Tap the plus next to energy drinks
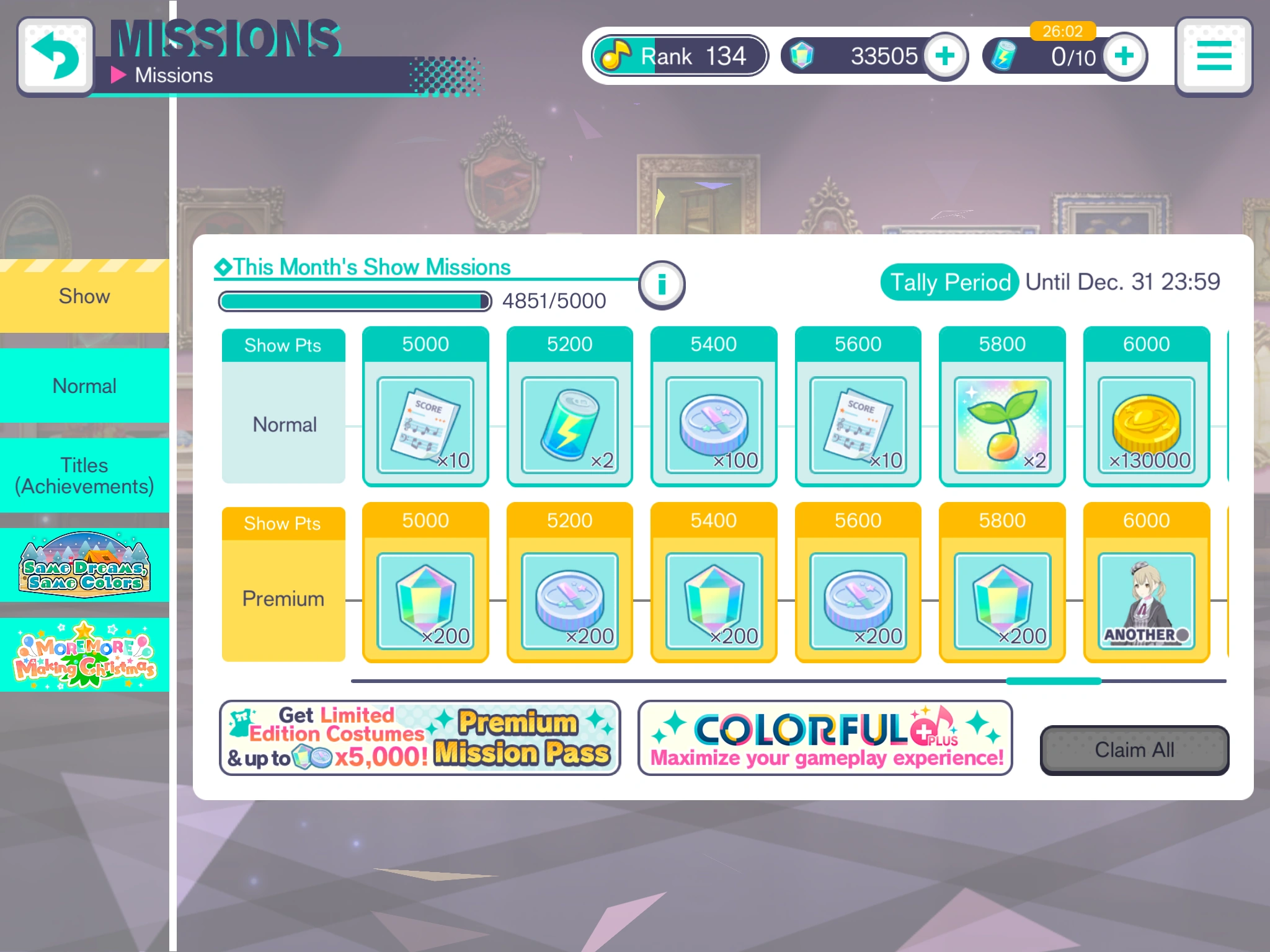 coord(1124,56)
